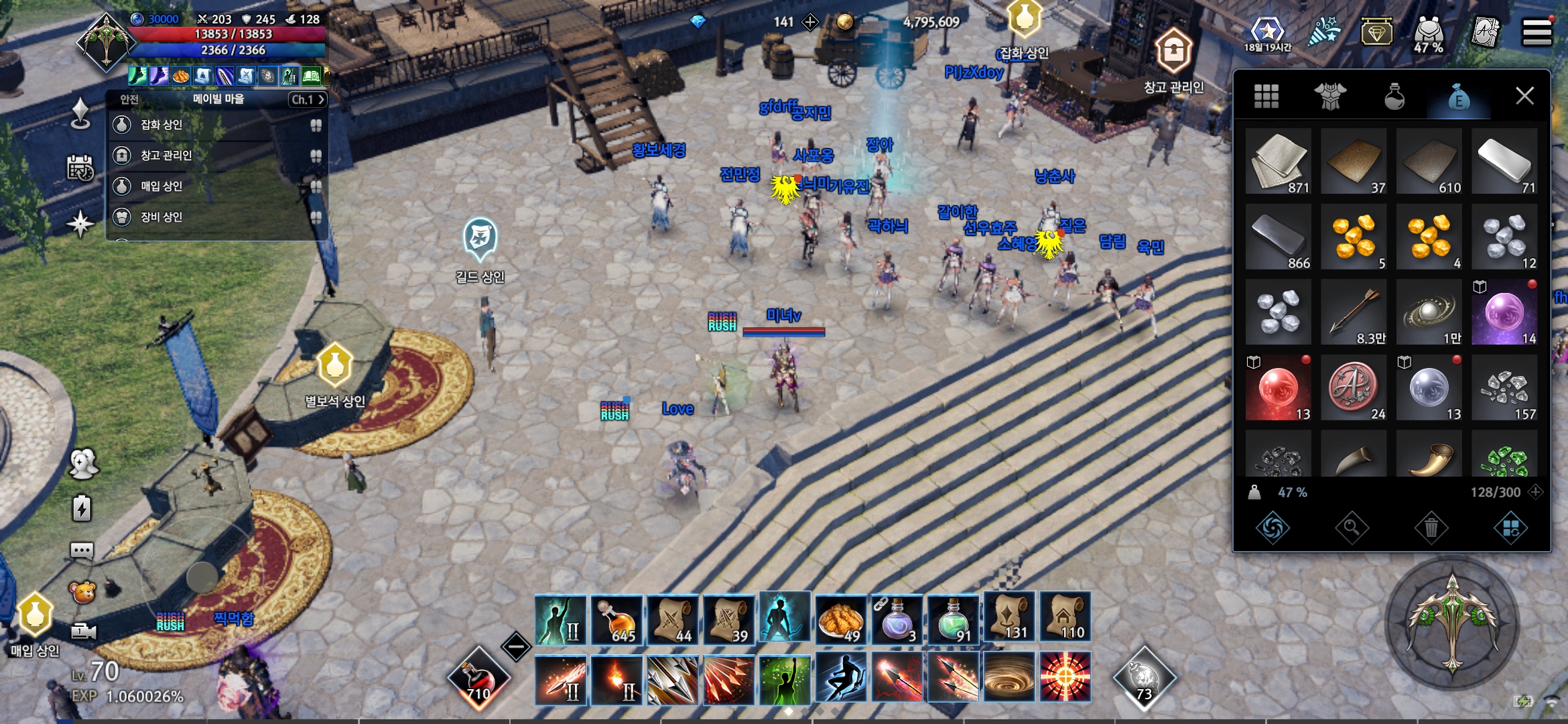Open the potion consumables inventory tab
Viewport: 1568px width, 724px height.
[x=1394, y=97]
